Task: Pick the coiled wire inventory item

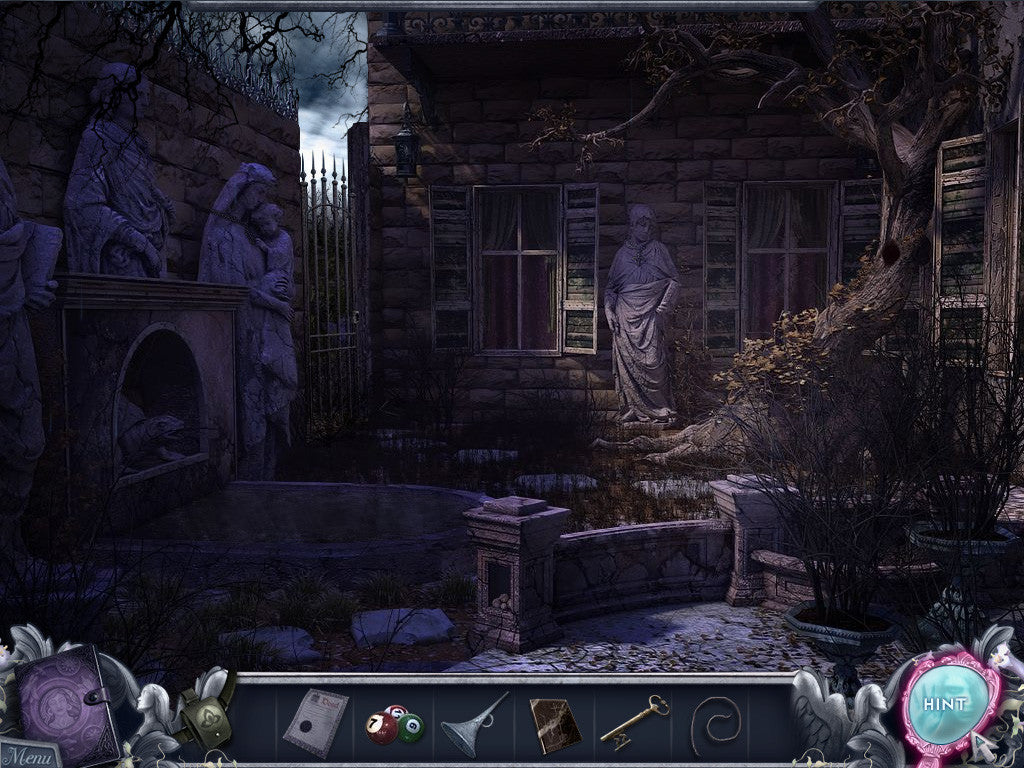Action: (715, 723)
